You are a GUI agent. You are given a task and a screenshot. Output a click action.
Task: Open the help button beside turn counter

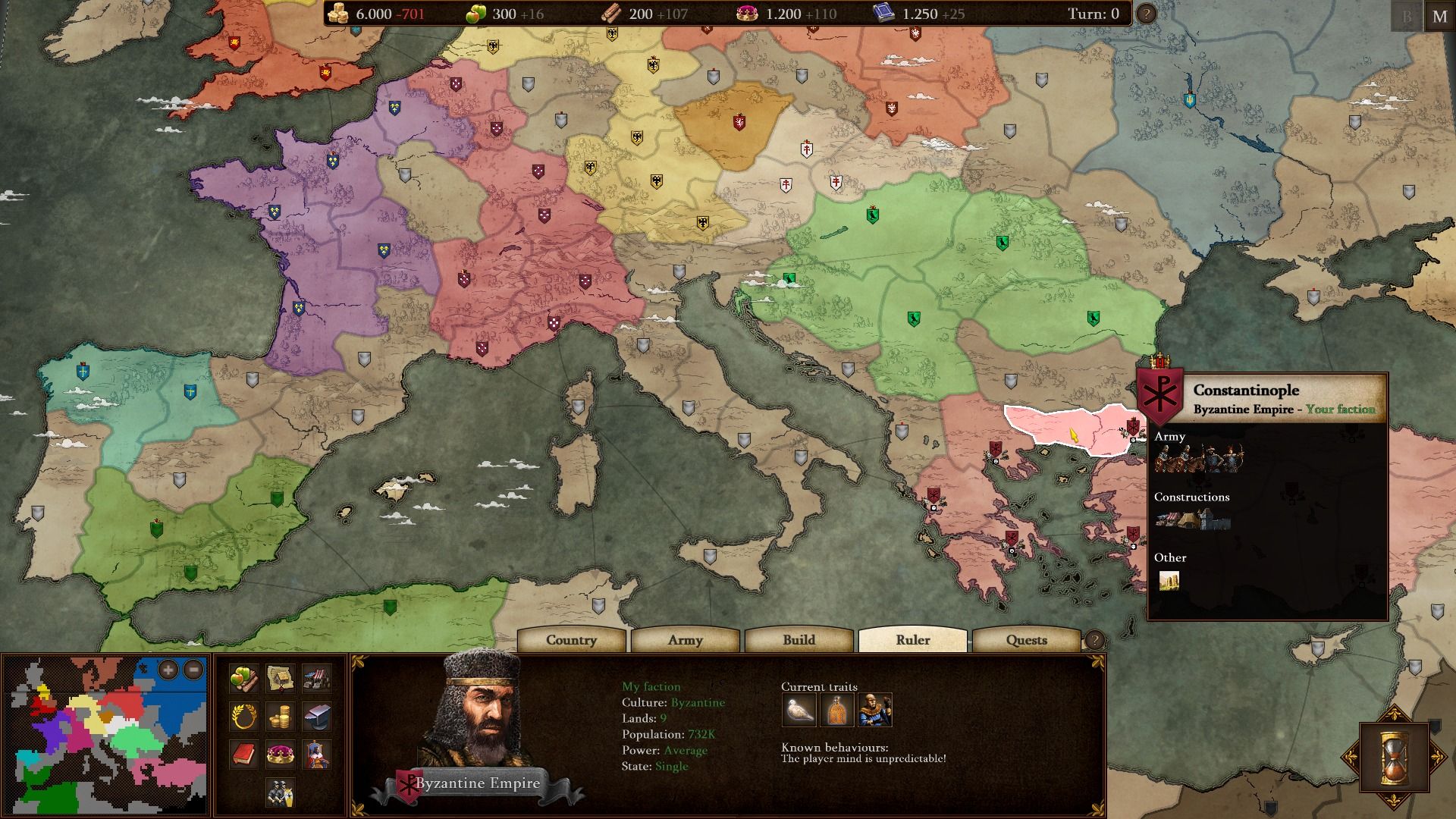tap(1146, 14)
